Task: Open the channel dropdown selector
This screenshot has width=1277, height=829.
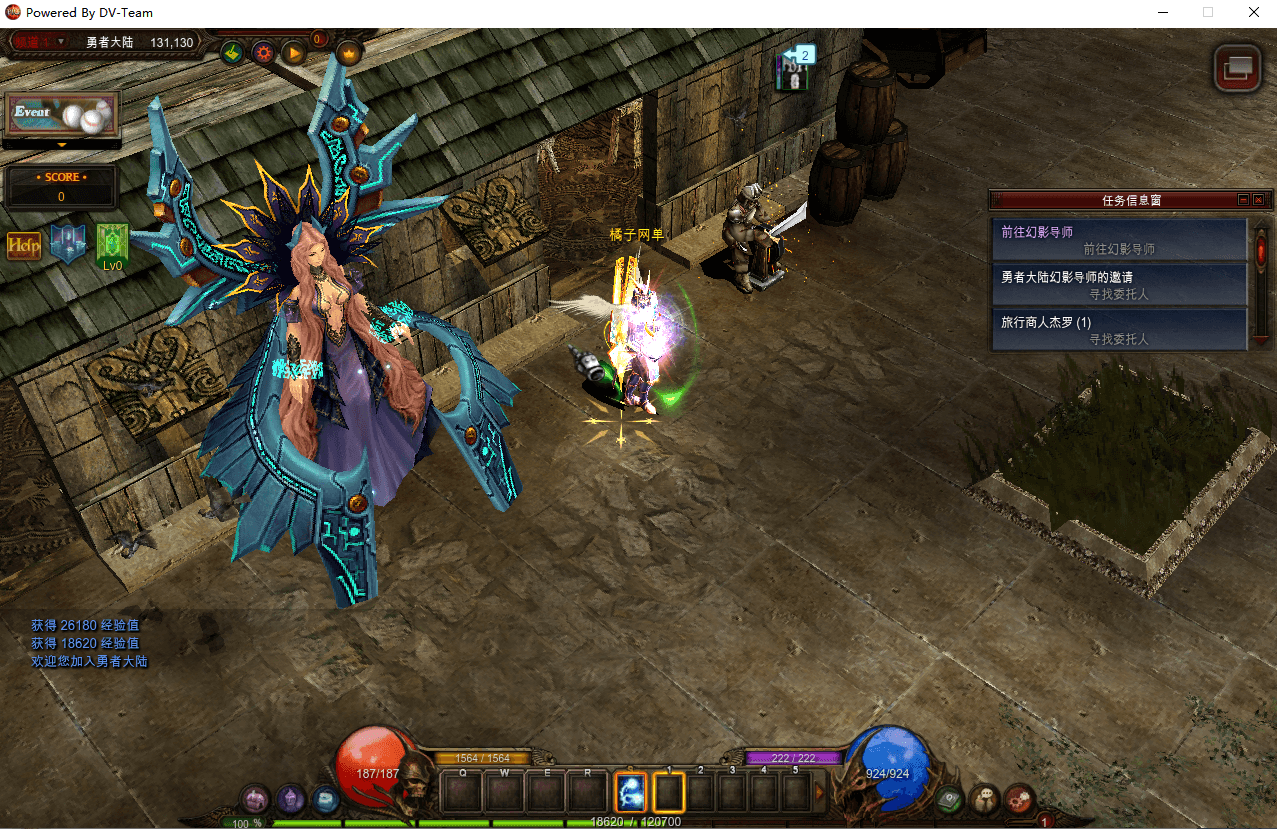Action: click(40, 42)
